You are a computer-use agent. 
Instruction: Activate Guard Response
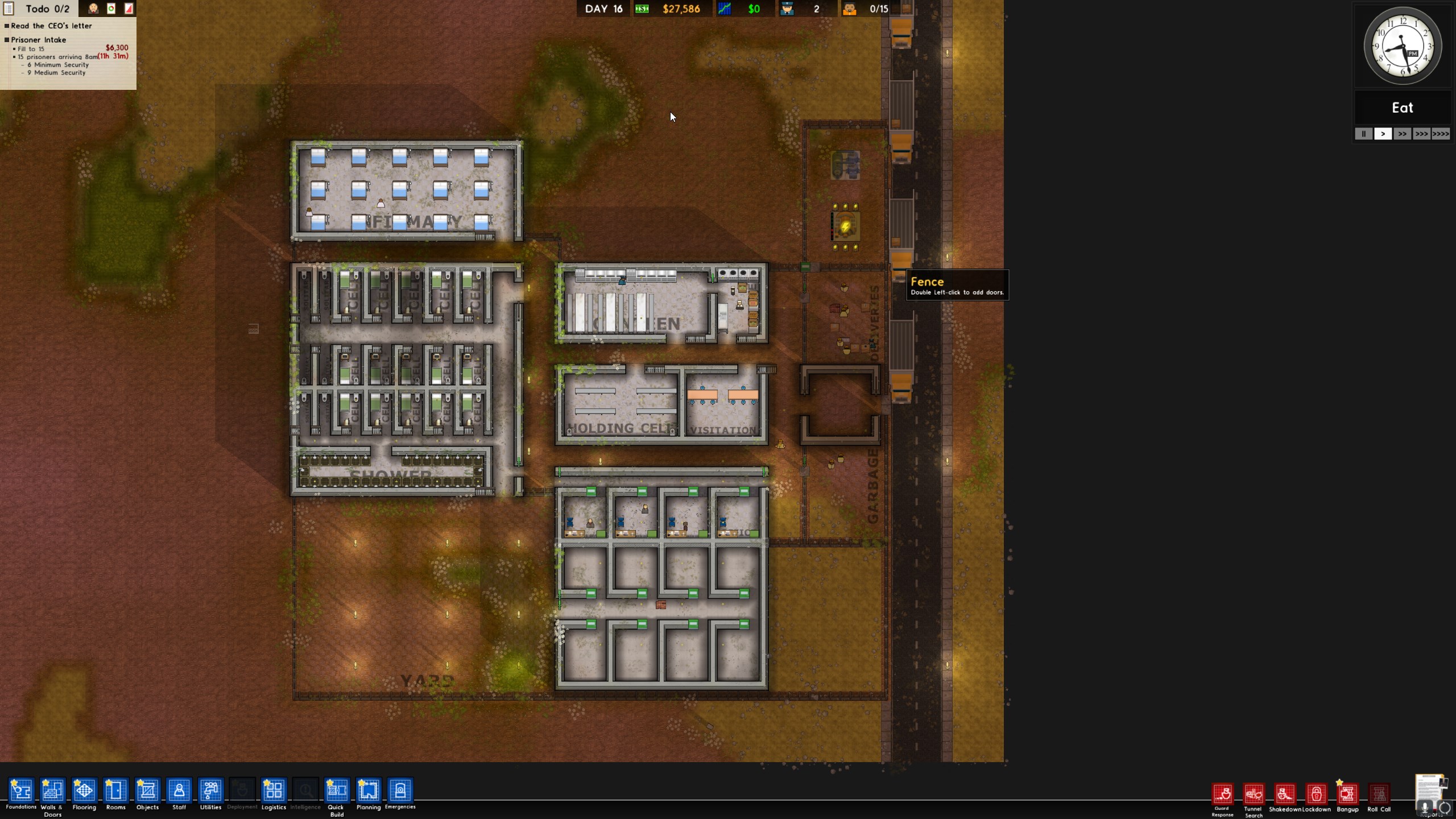(1223, 794)
